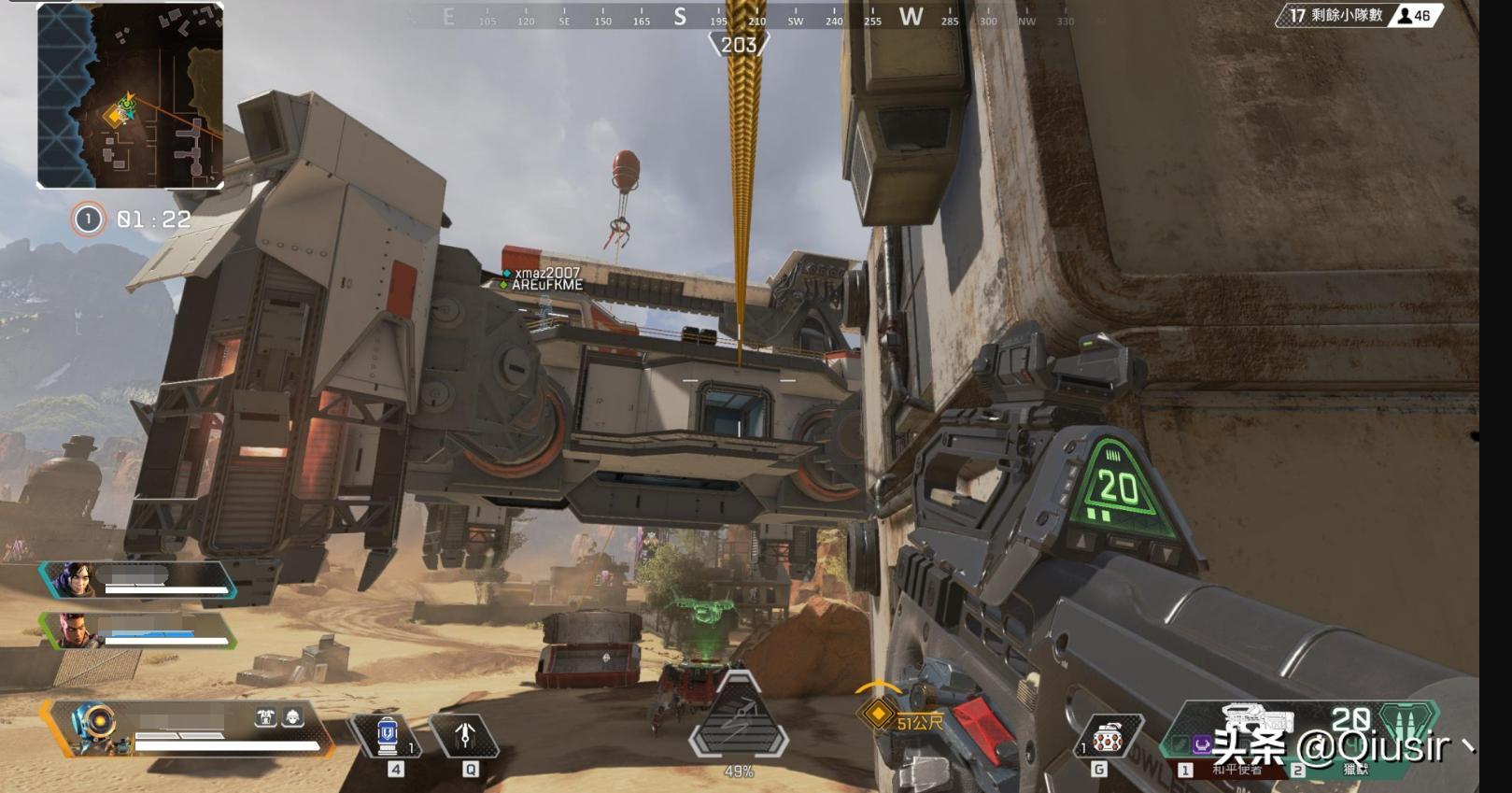Screen dimensions: 1512x793
Task: Click the body armor icon on player banner
Action: [266, 717]
